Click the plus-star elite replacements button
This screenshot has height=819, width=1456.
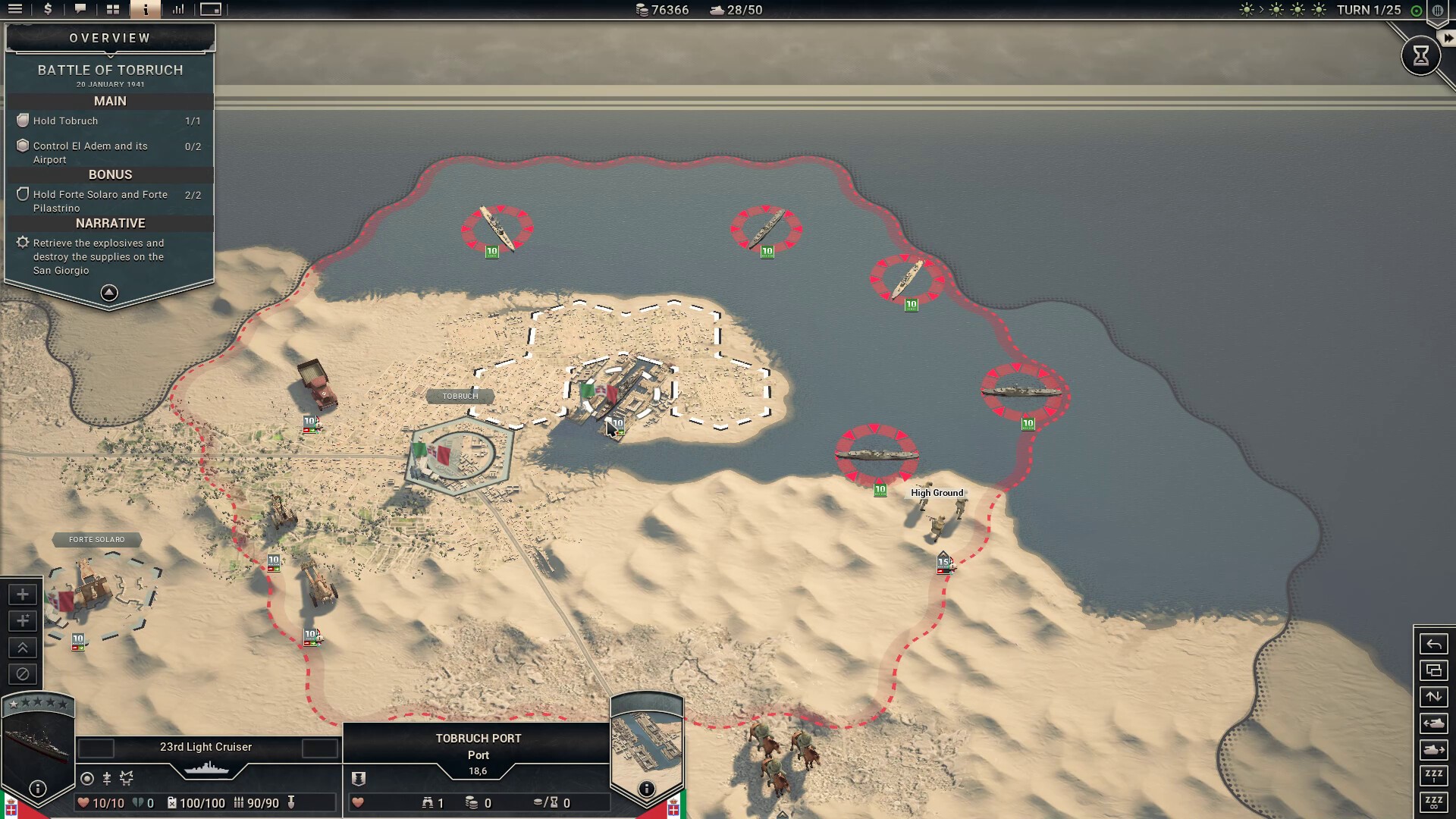tap(23, 621)
